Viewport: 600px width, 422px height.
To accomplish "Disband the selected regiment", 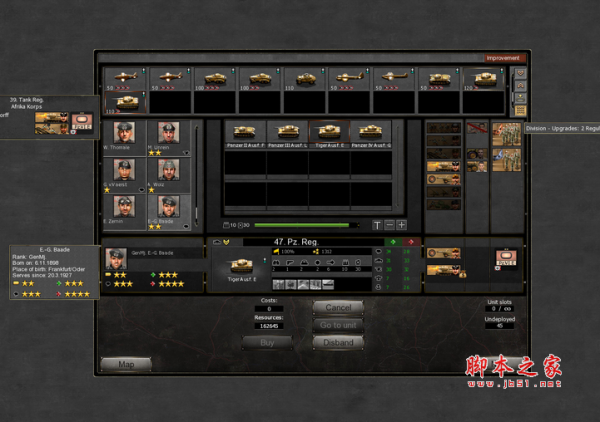I will point(337,342).
